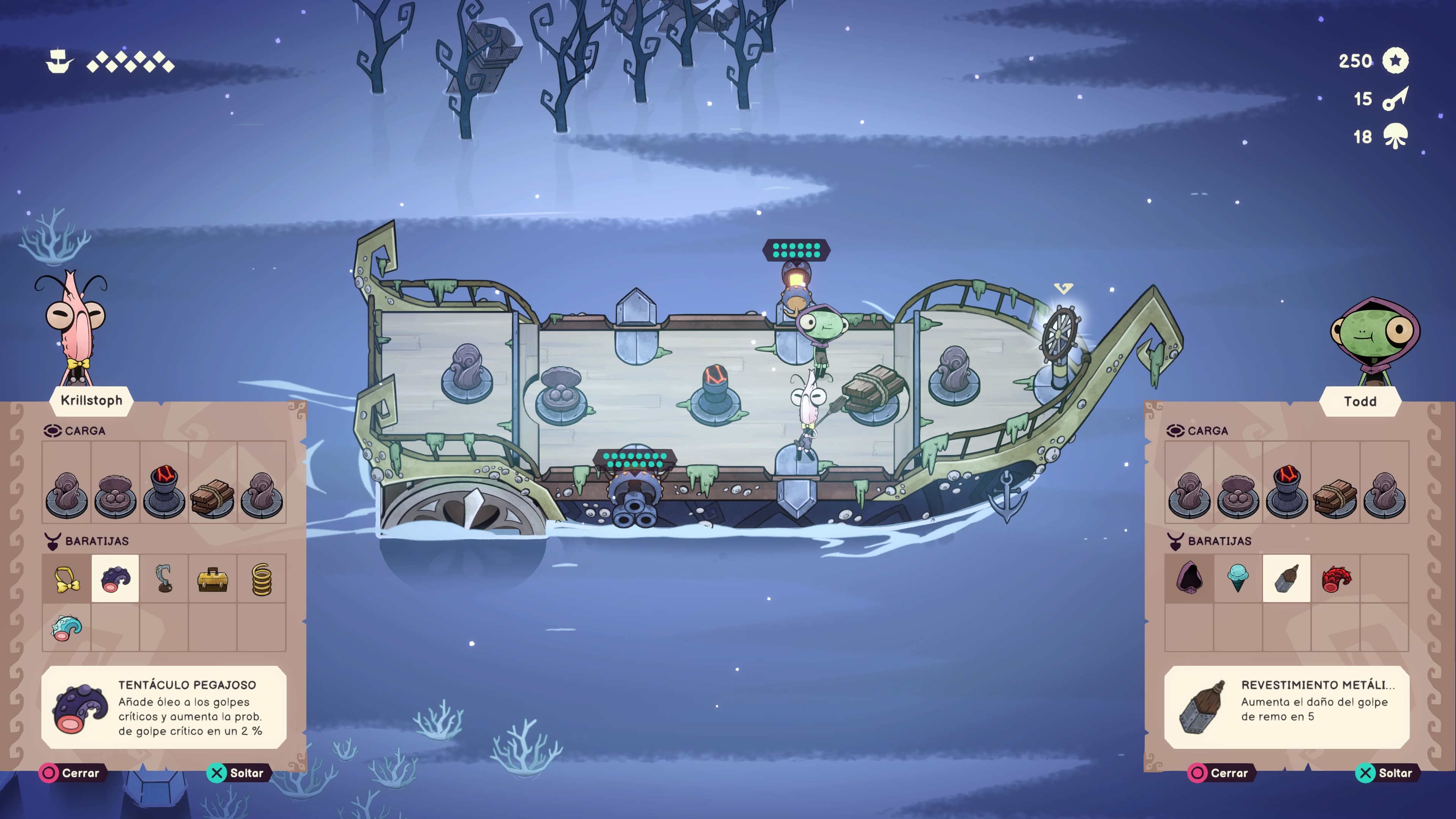Select the golden toolbox trinket

(x=212, y=579)
